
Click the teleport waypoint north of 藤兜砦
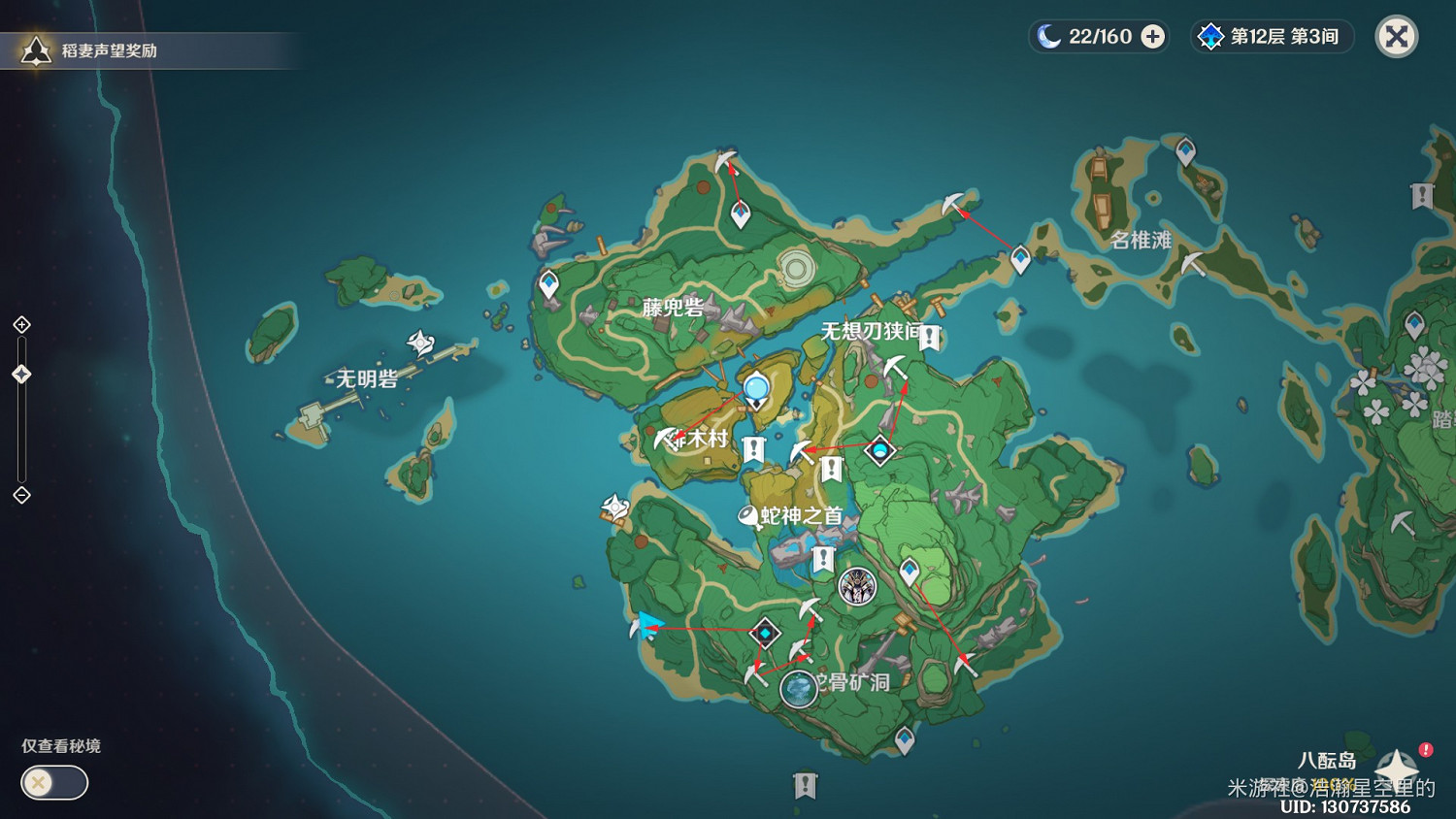pyautogui.click(x=742, y=213)
